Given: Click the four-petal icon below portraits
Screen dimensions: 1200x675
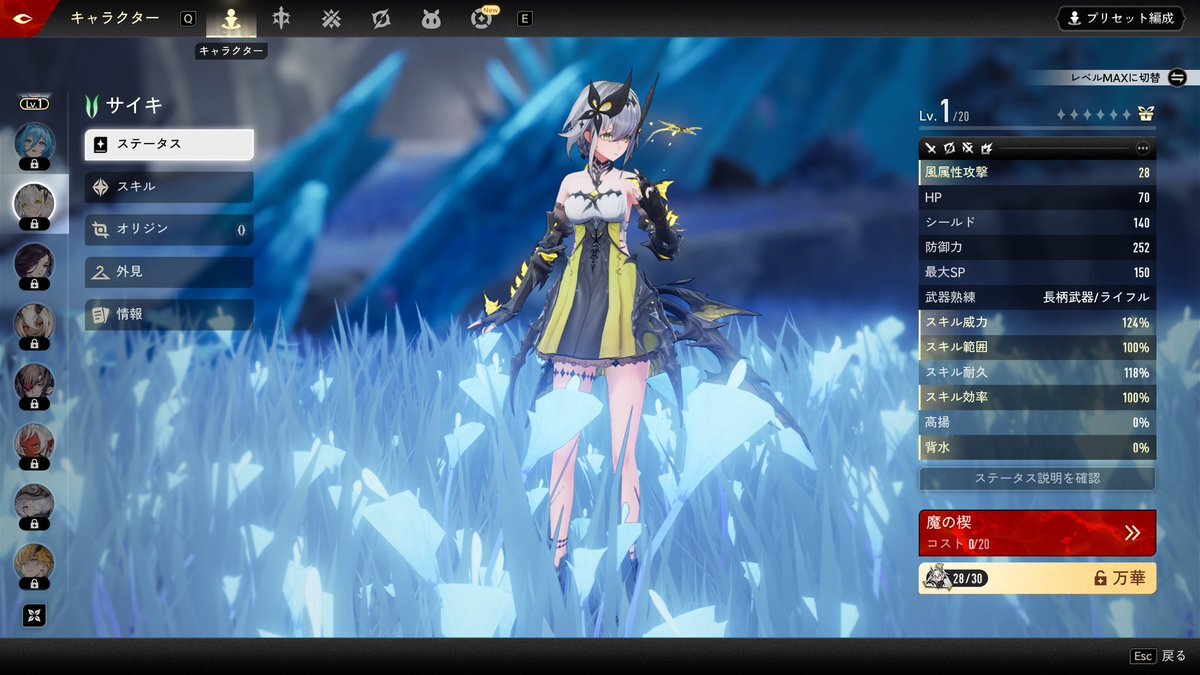Looking at the screenshot, I should click(x=34, y=616).
